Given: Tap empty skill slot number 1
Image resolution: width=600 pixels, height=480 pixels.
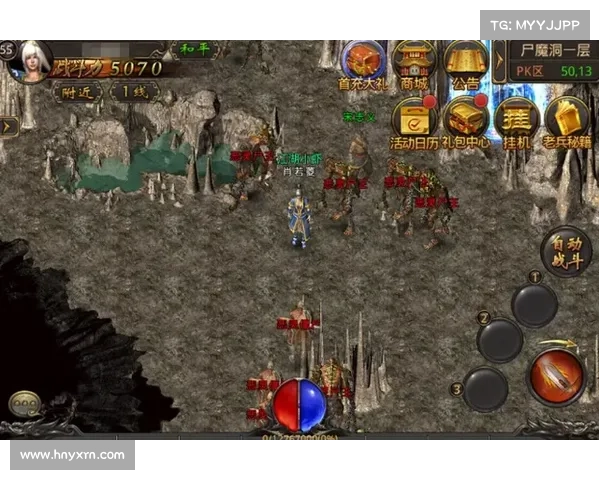Looking at the screenshot, I should [x=534, y=305].
